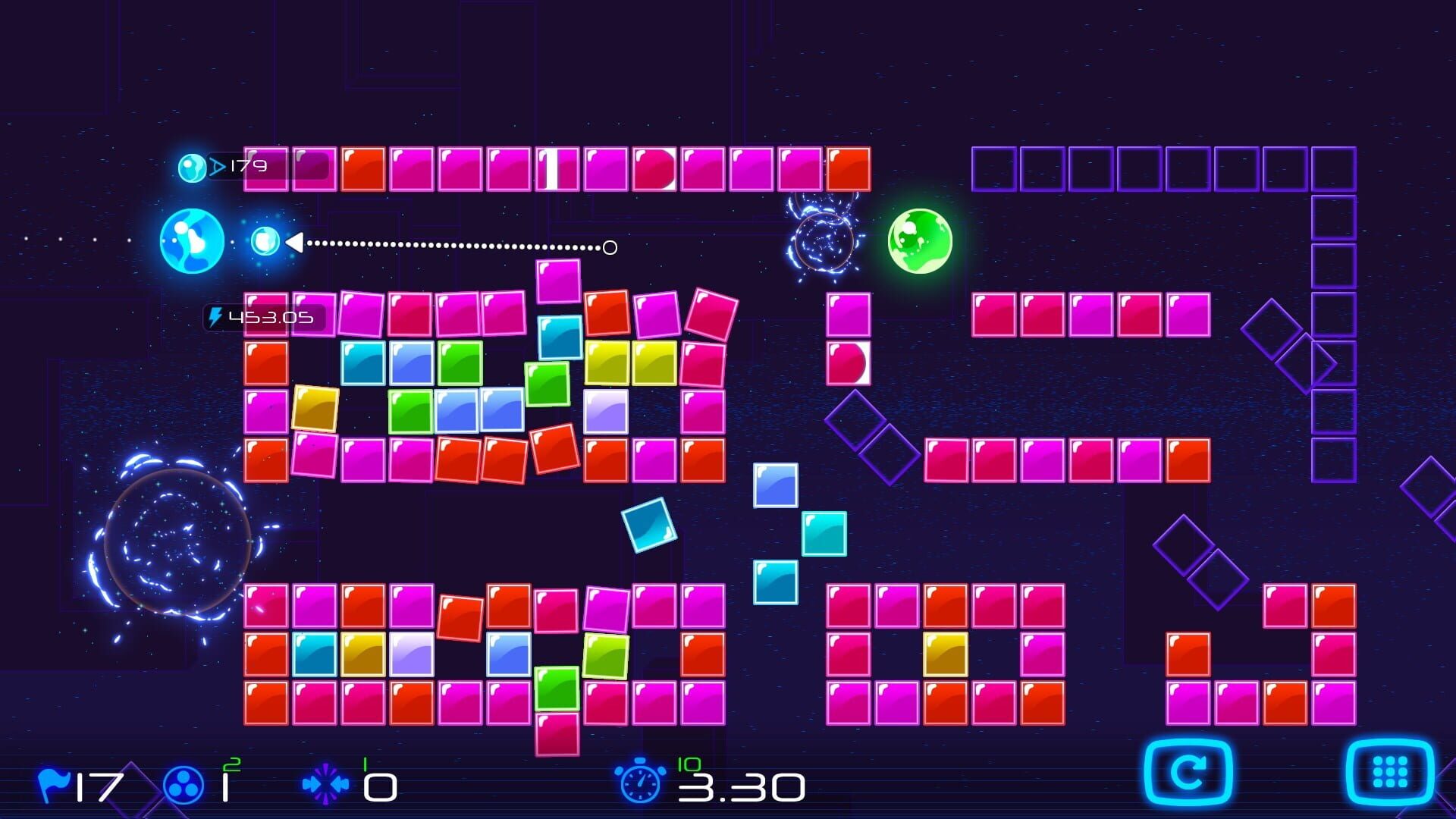Click the small ball icon beside 179

[x=191, y=165]
